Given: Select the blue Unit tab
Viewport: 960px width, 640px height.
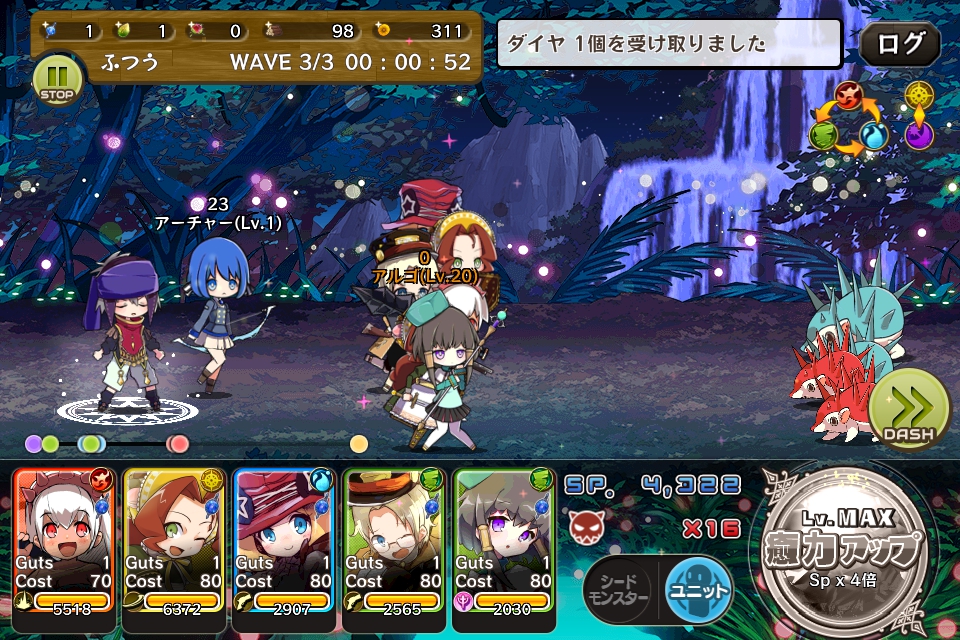Looking at the screenshot, I should [698, 588].
